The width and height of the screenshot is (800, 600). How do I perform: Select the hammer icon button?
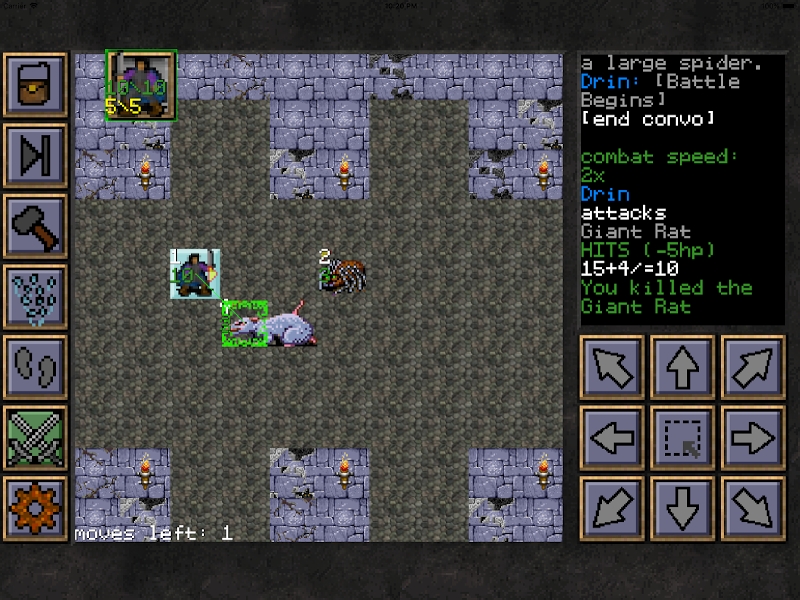(35, 226)
